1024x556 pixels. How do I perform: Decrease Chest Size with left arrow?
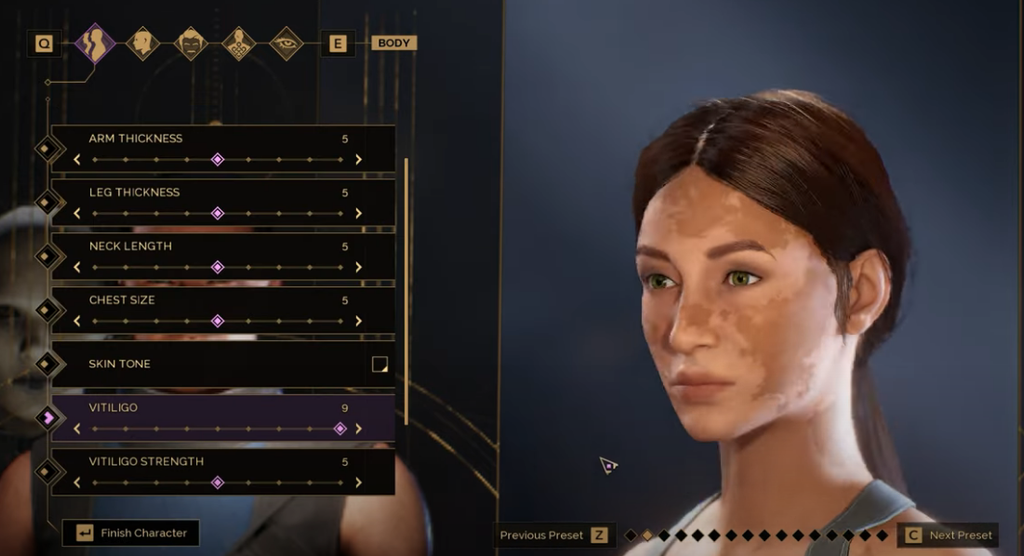[77, 321]
